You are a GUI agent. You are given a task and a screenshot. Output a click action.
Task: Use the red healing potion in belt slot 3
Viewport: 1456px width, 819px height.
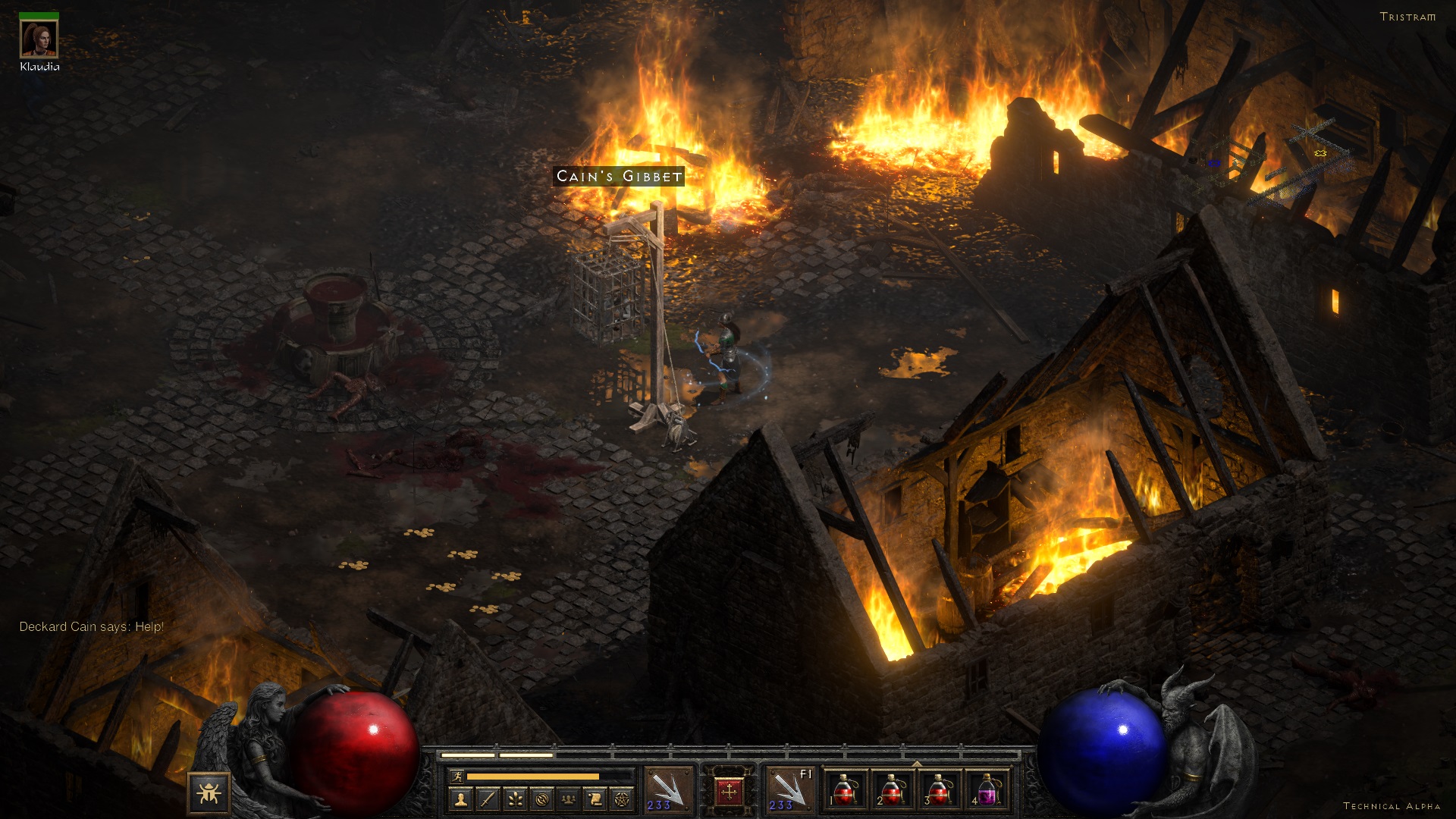pos(940,790)
